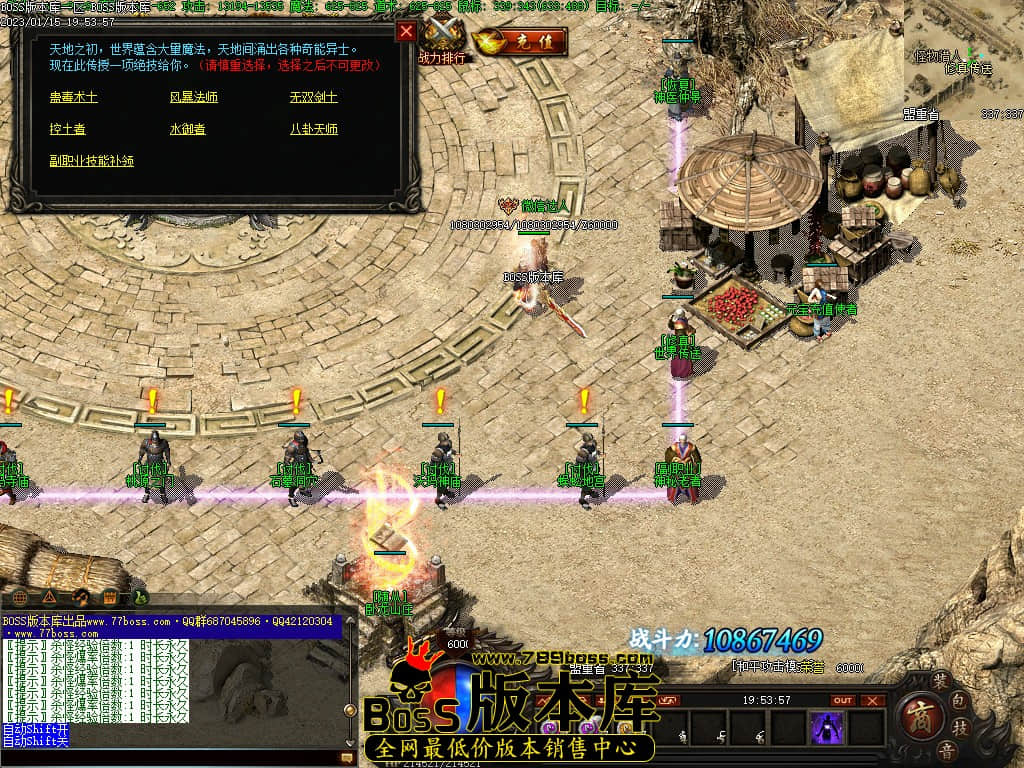This screenshot has height=768, width=1024.
Task: Select the 风暴法师 profession option
Action: [x=194, y=97]
